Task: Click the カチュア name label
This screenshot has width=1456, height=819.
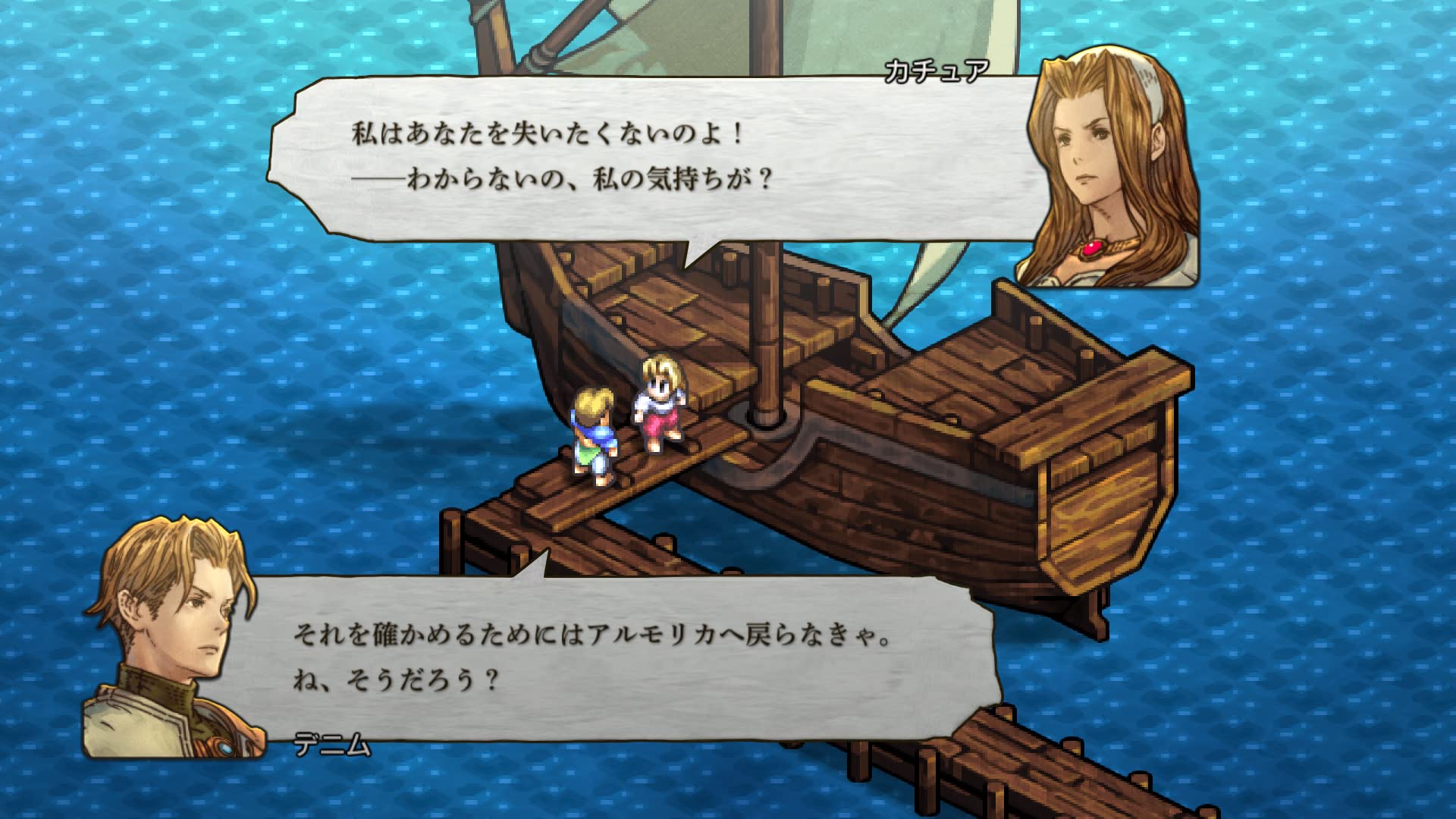Action: point(938,68)
